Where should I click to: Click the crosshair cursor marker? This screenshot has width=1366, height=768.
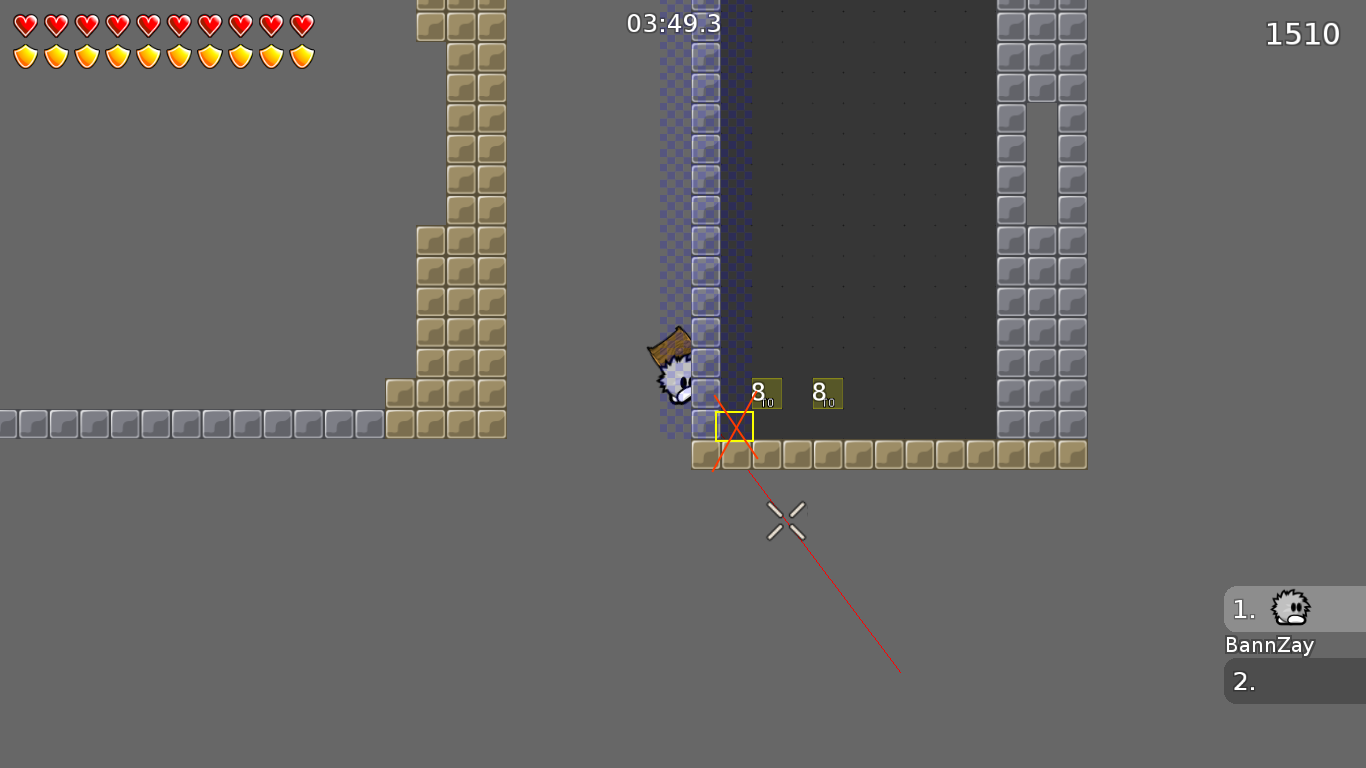[x=786, y=521]
